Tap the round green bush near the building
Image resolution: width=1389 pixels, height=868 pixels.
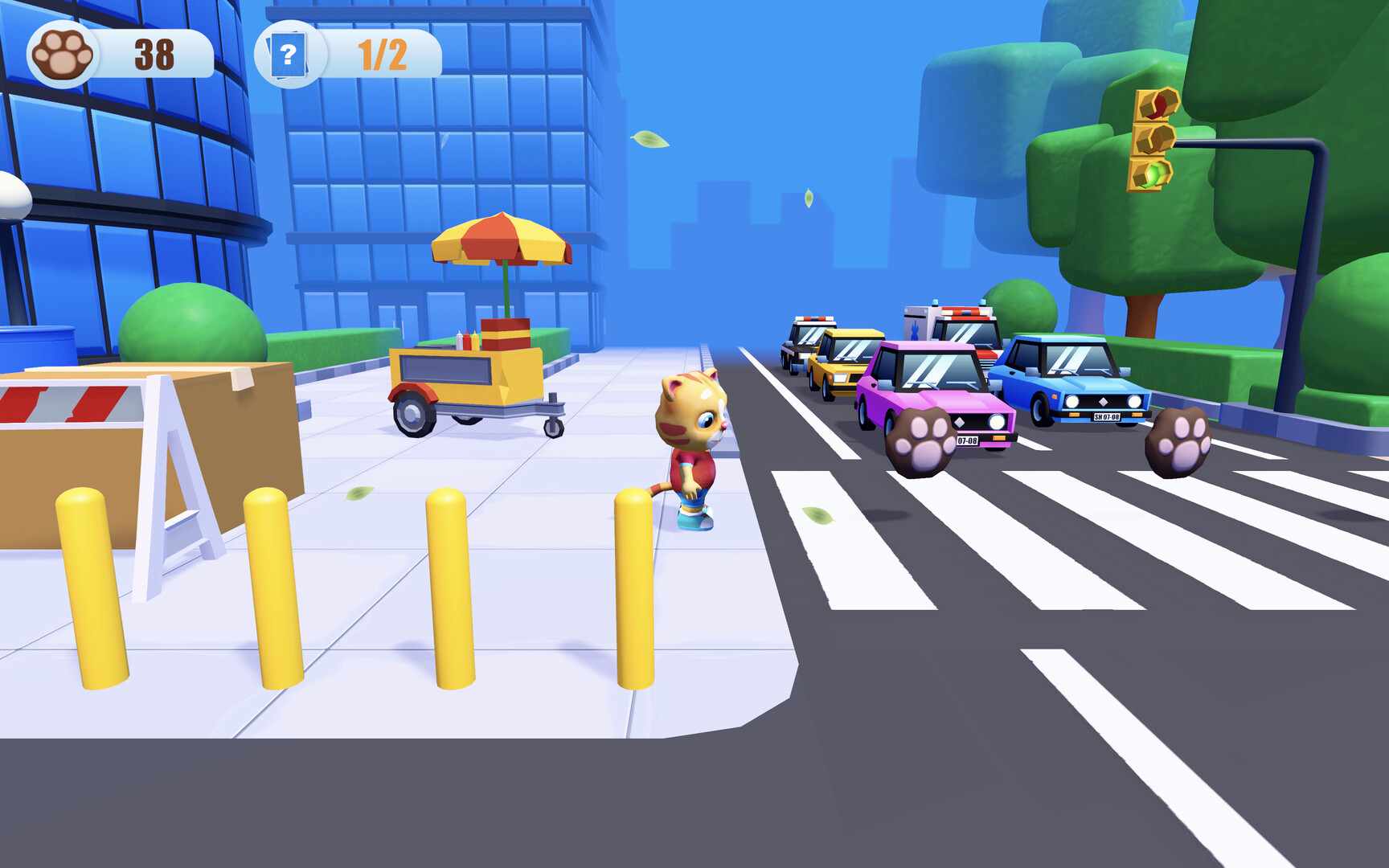(189, 321)
